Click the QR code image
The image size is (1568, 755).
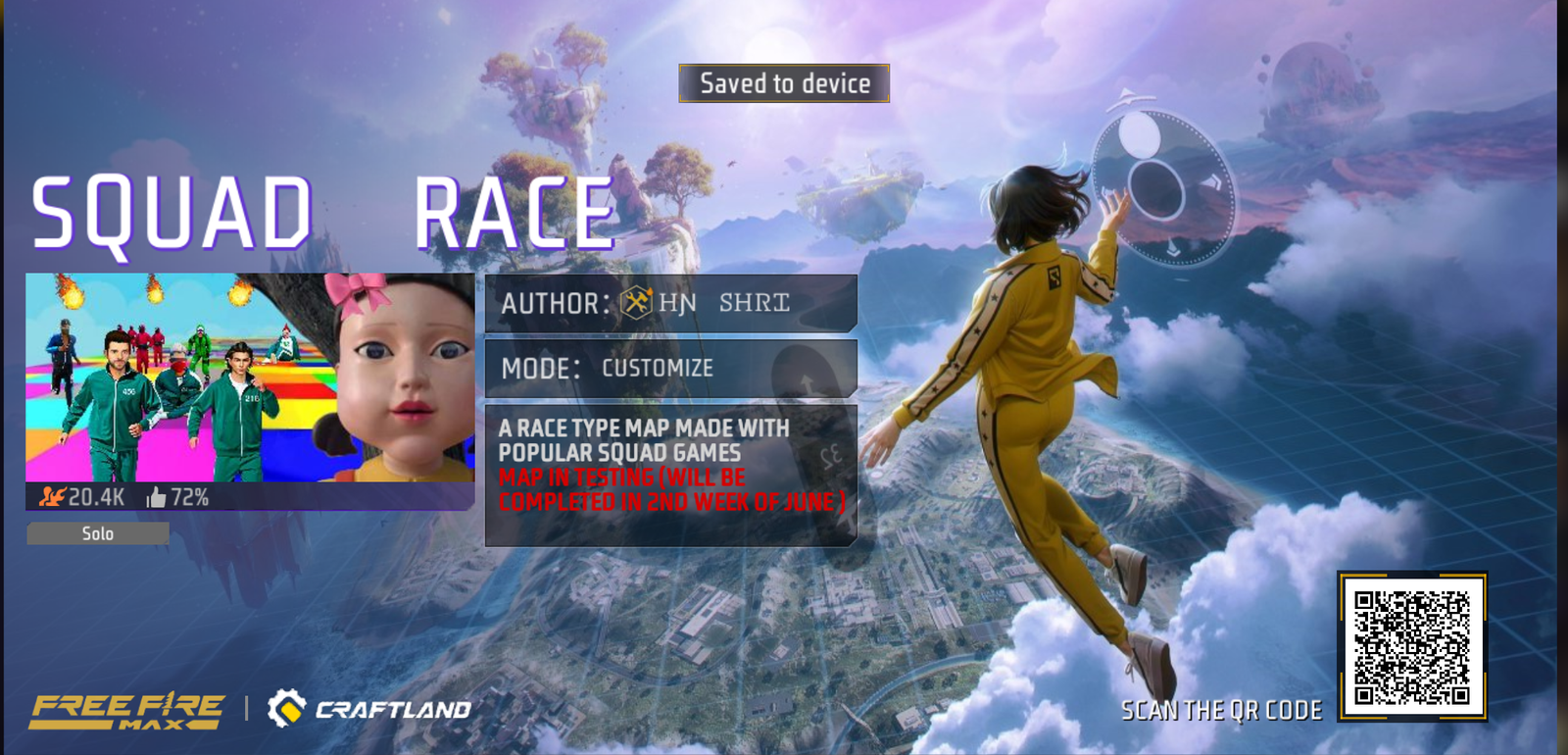[1412, 647]
